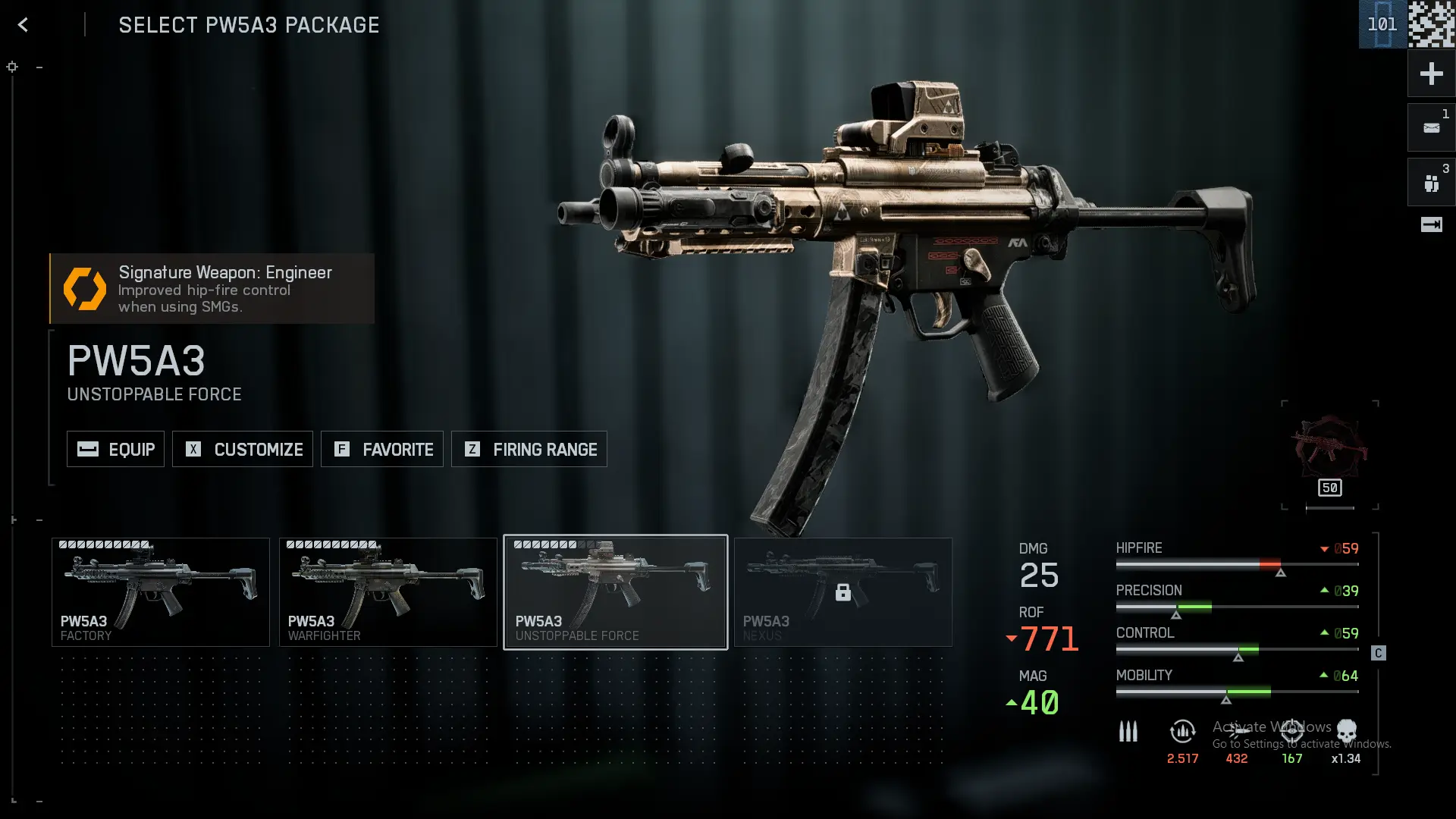
Task: Open the level 101 player badge
Action: [x=1382, y=24]
